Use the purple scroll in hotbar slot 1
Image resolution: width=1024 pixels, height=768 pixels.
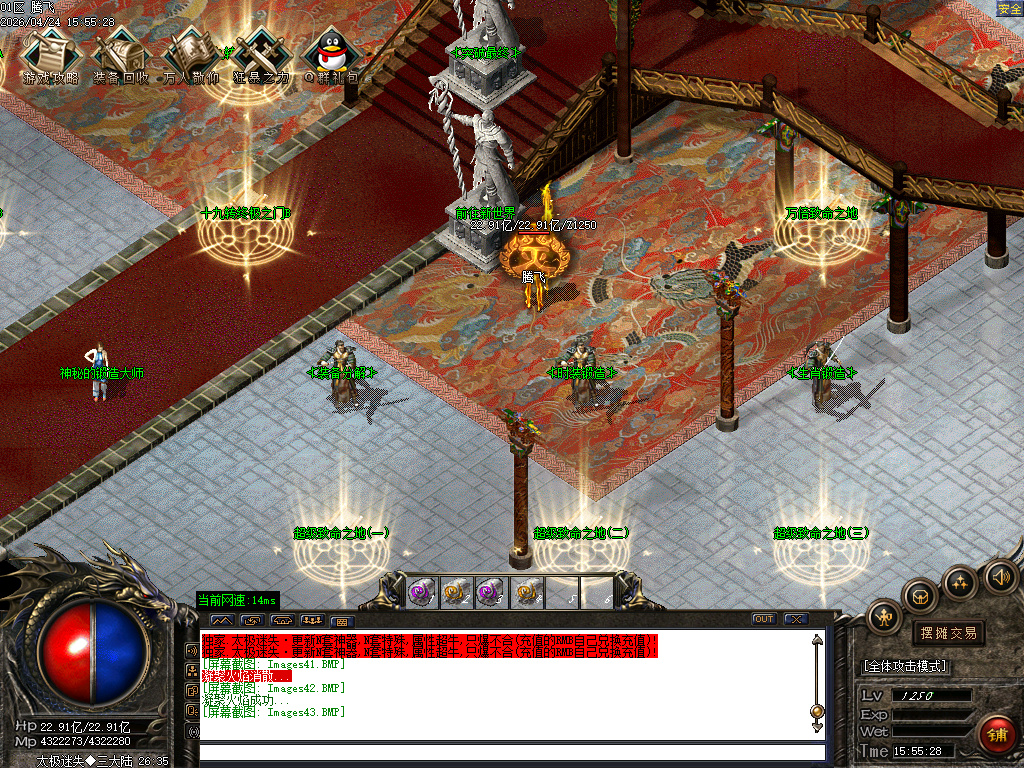pyautogui.click(x=421, y=592)
